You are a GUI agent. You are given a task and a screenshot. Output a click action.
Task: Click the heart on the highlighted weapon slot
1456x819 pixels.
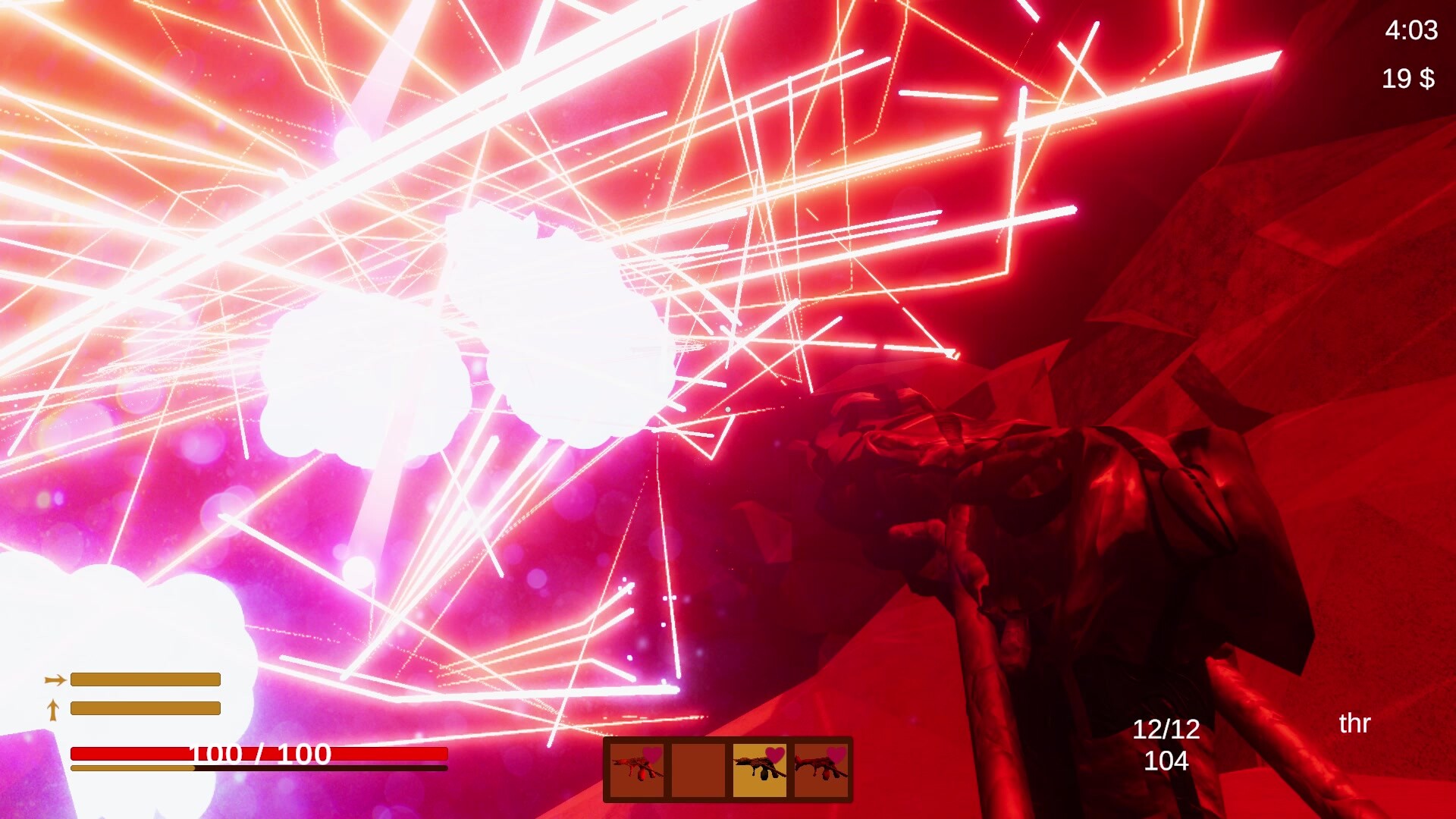click(x=775, y=755)
